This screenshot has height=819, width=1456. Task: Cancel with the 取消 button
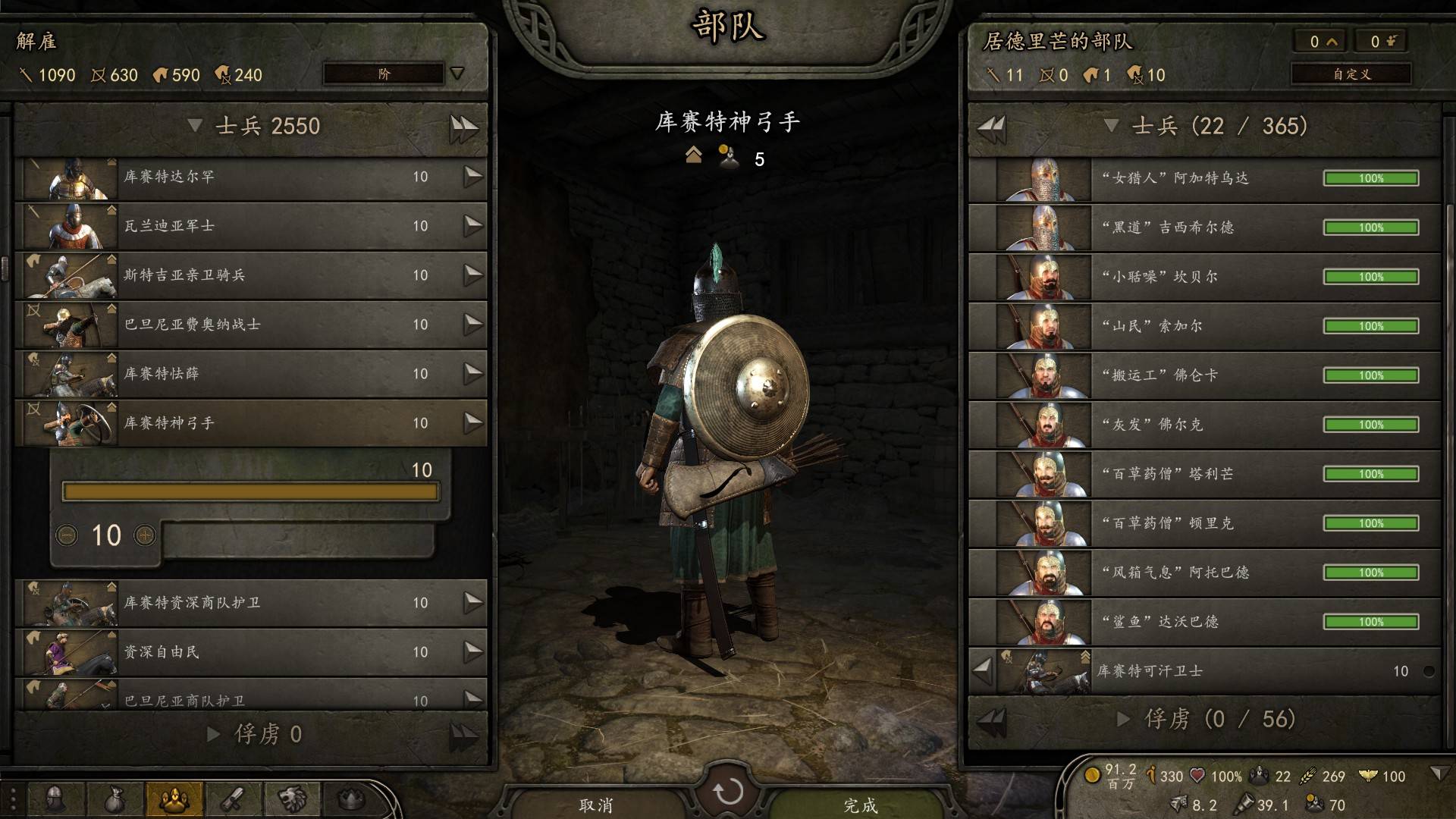(x=596, y=804)
